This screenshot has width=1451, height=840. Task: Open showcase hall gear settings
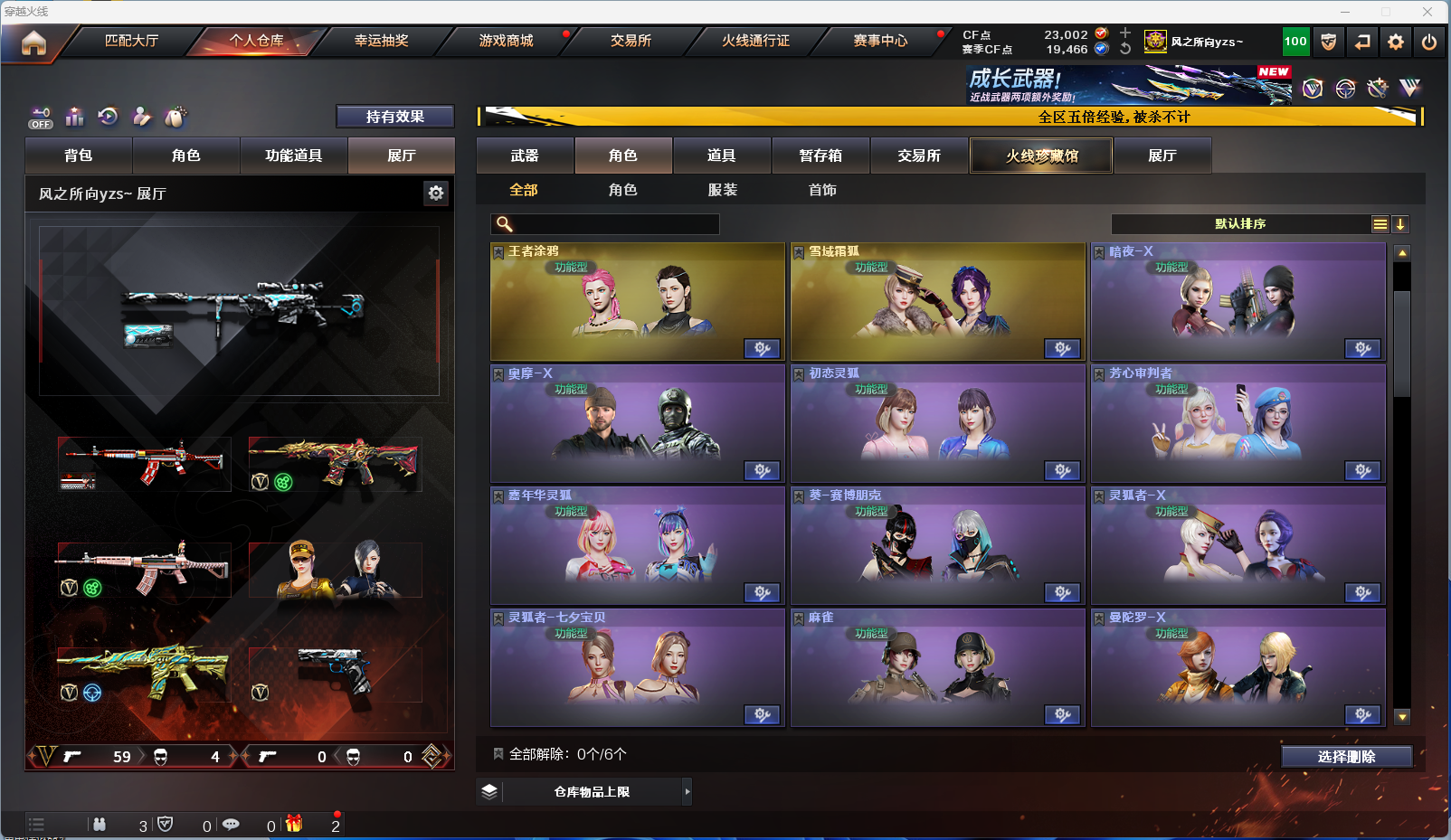click(x=436, y=193)
